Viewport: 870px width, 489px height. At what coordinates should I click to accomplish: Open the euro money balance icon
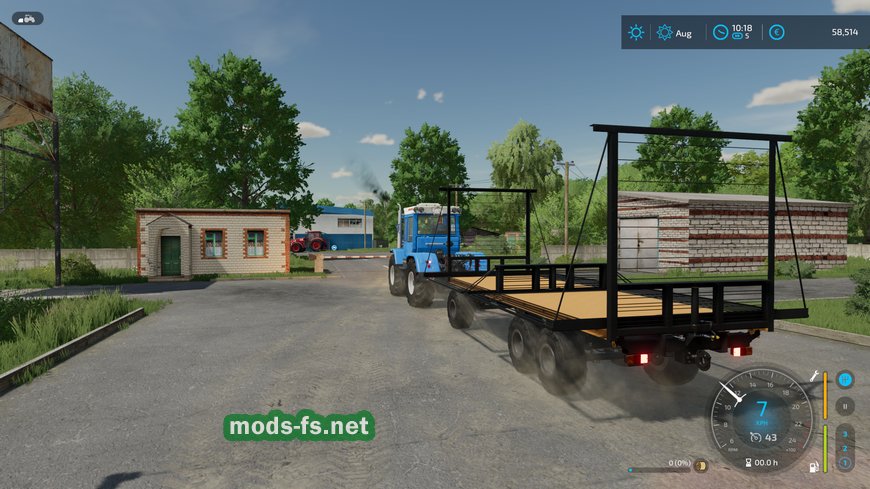pos(776,32)
